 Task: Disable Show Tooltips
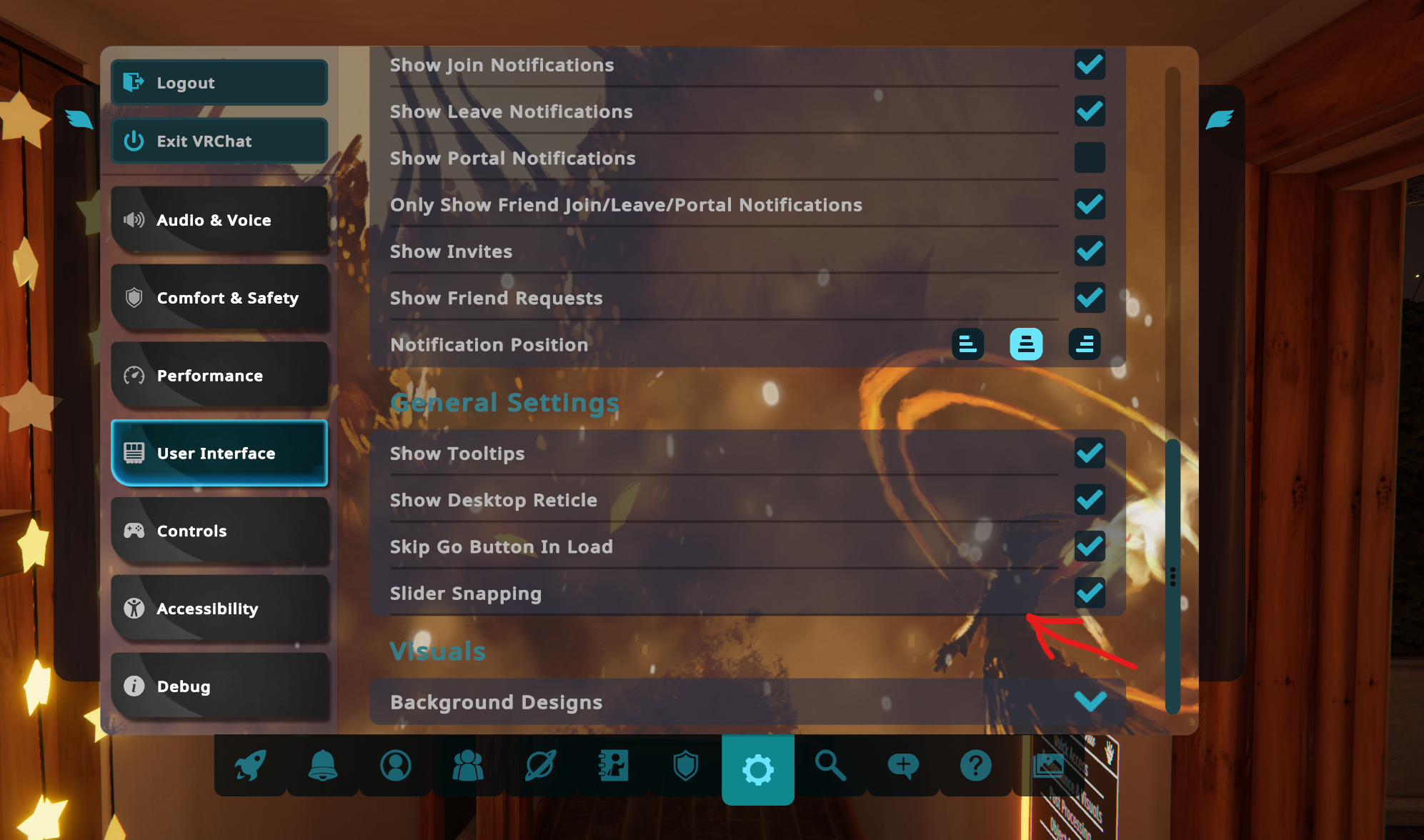coord(1089,453)
